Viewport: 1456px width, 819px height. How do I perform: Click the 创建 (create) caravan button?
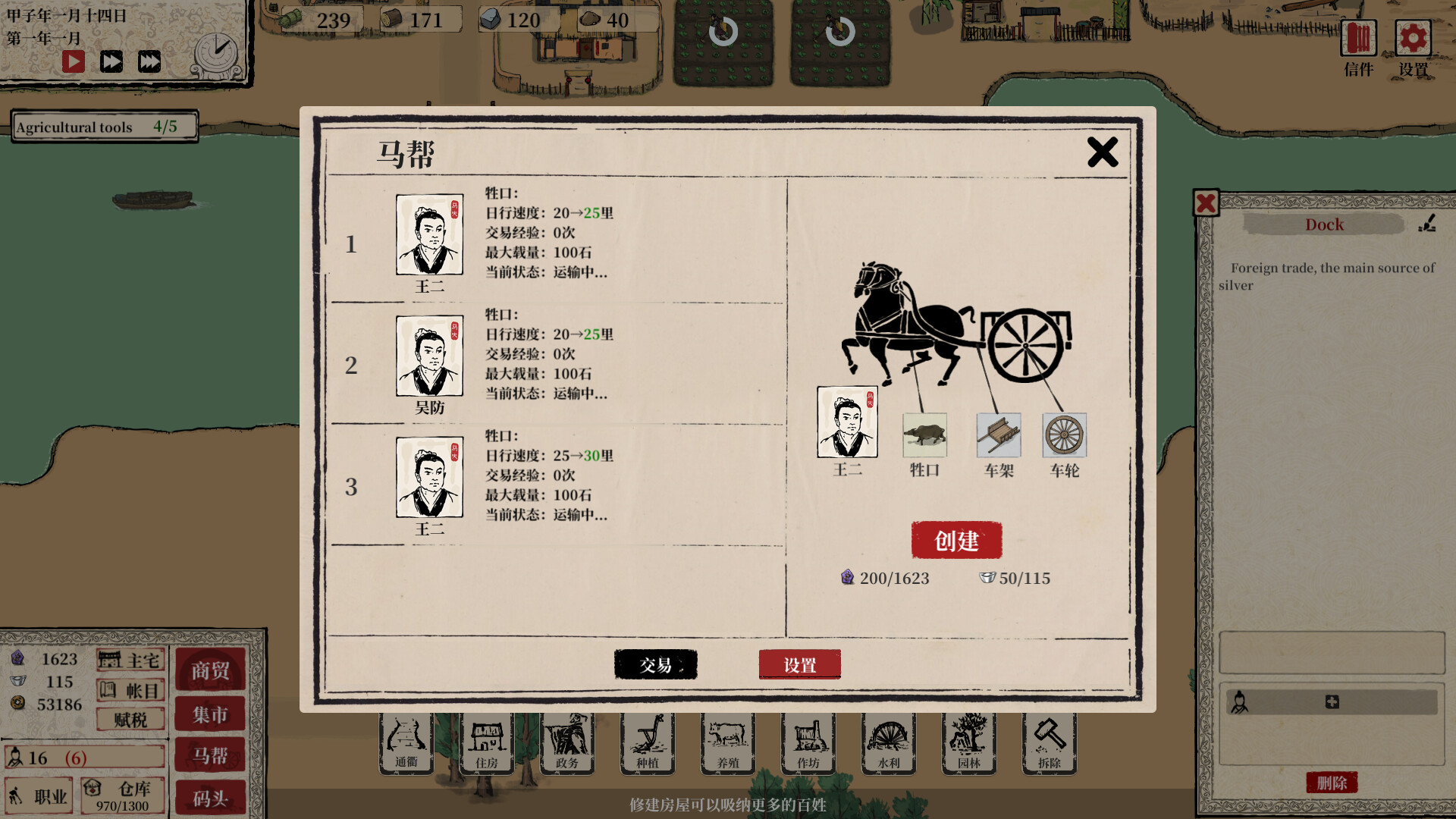tap(956, 540)
